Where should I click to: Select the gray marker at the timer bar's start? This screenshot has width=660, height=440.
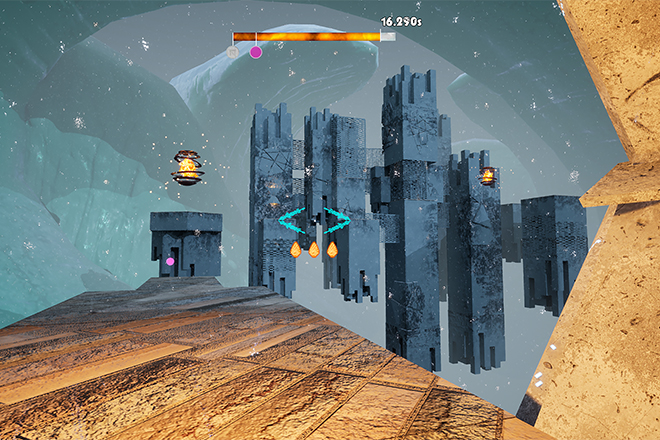(233, 51)
